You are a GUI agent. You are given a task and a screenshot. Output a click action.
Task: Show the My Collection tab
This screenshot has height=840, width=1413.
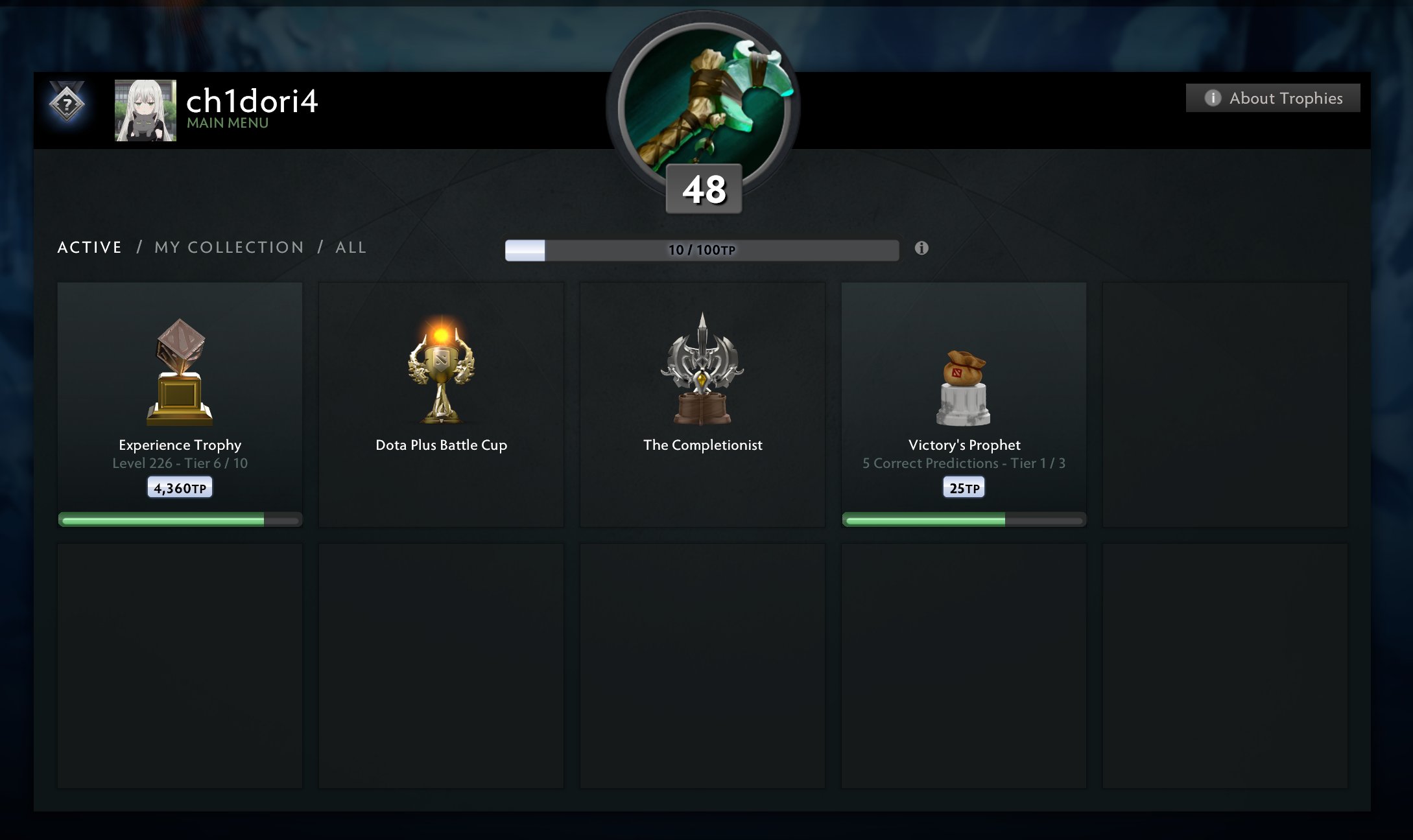click(229, 248)
